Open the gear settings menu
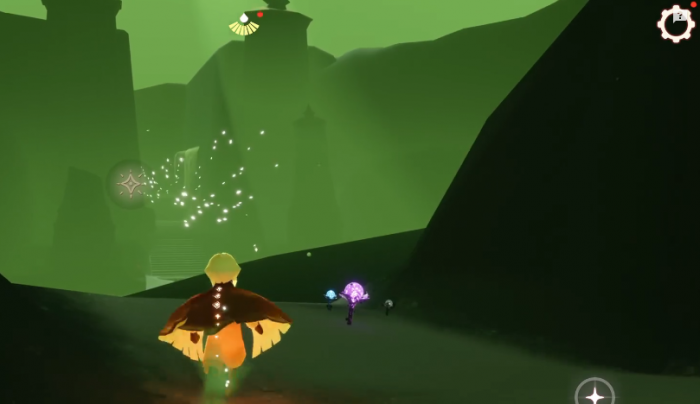Screen dimensions: 700x404 tap(676, 23)
